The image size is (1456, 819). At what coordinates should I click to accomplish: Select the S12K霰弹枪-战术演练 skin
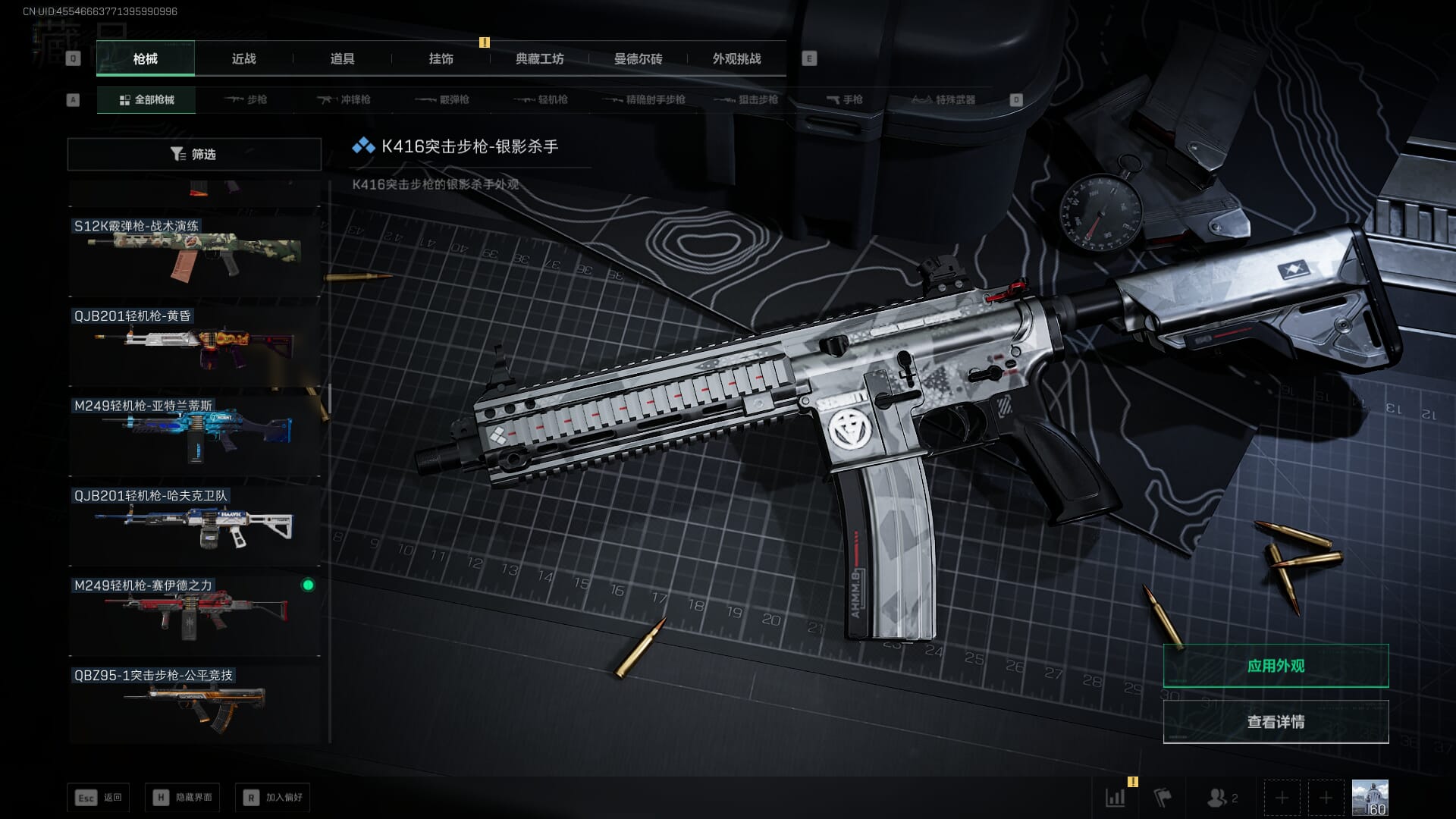click(194, 256)
